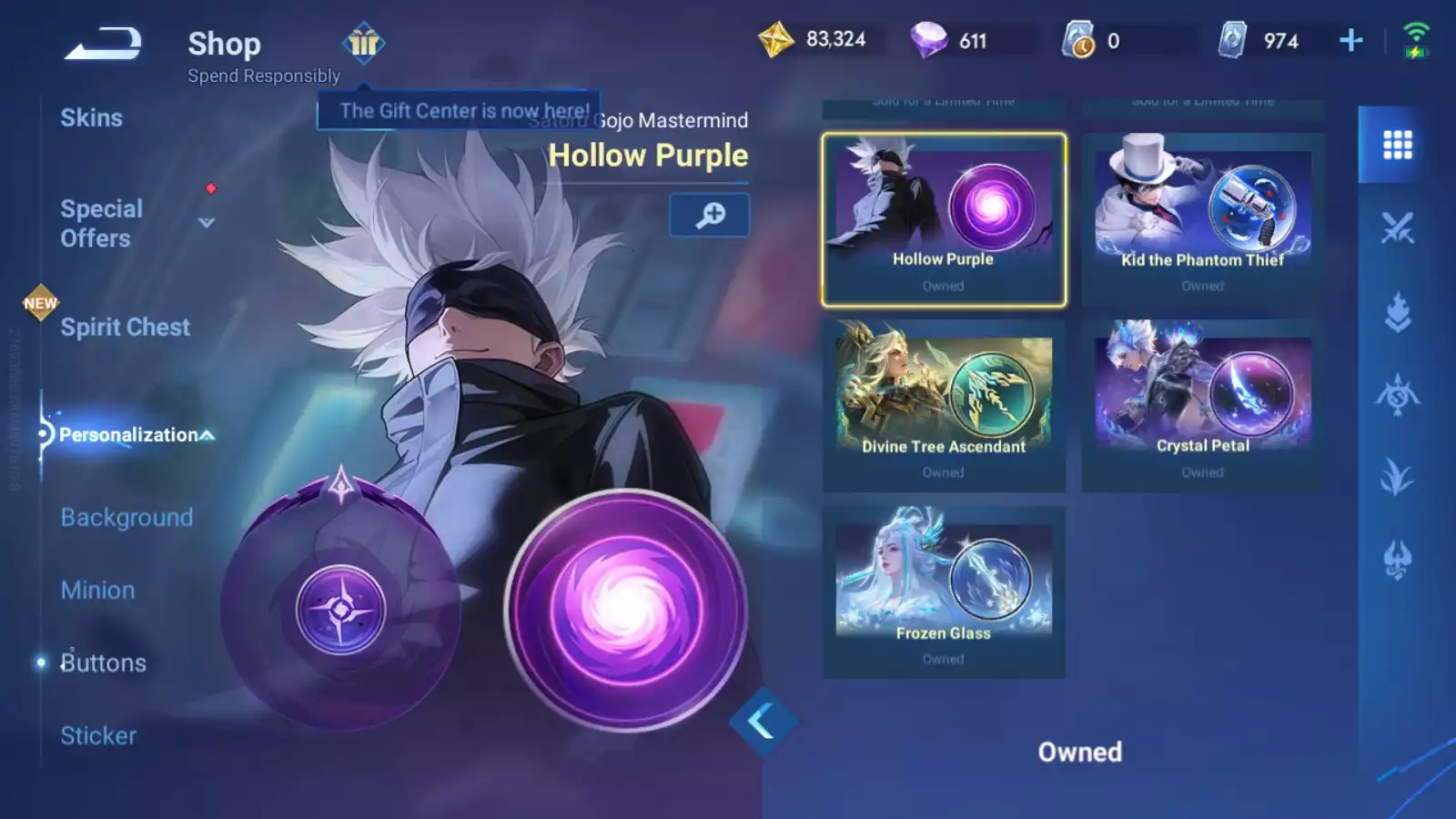Open the Sticker subcategory
The image size is (1456, 819).
98,736
